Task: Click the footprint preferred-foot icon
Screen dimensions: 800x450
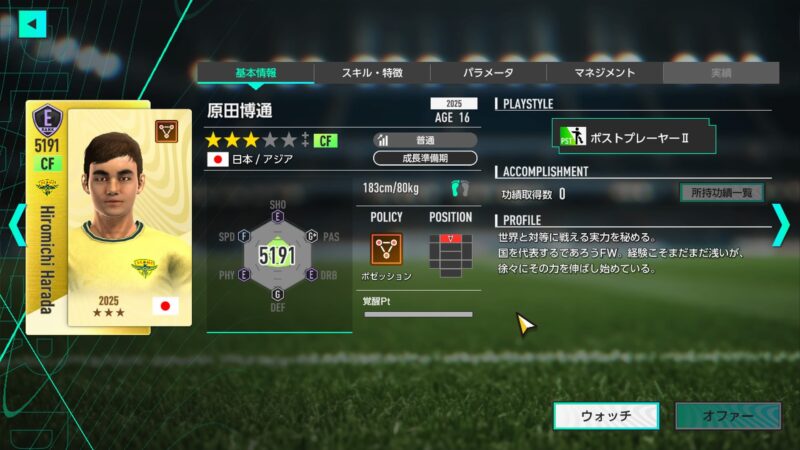Action: pyautogui.click(x=459, y=187)
